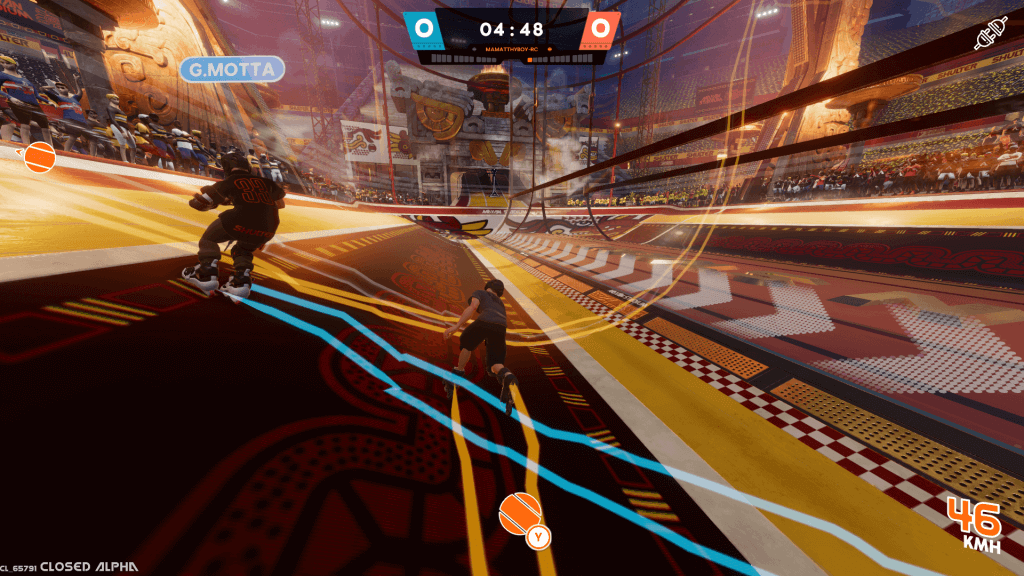Select the orange ball offscreen indicator
The width and height of the screenshot is (1024, 576).
(39, 157)
